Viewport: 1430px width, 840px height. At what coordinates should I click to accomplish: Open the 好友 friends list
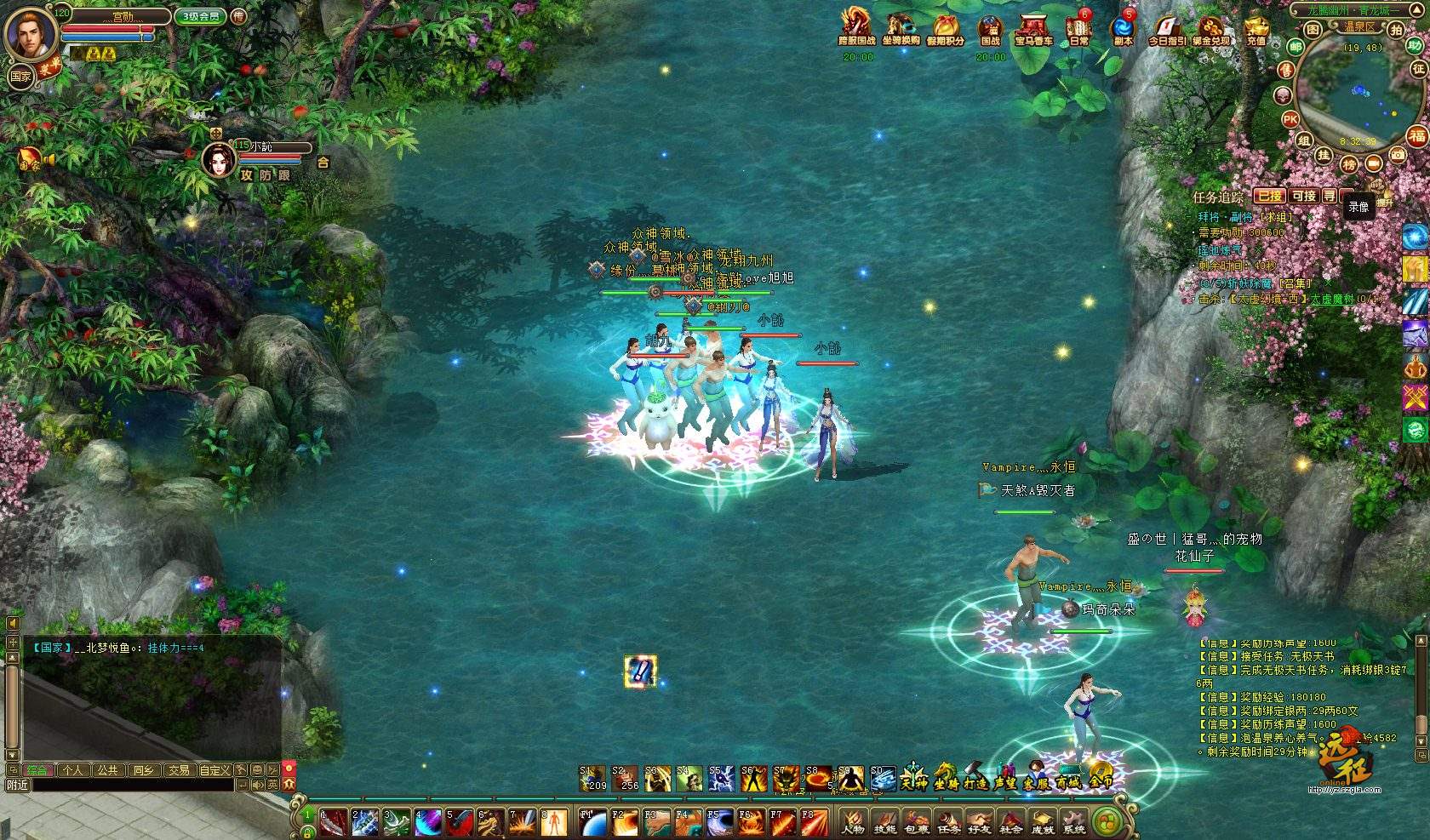pyautogui.click(x=979, y=821)
